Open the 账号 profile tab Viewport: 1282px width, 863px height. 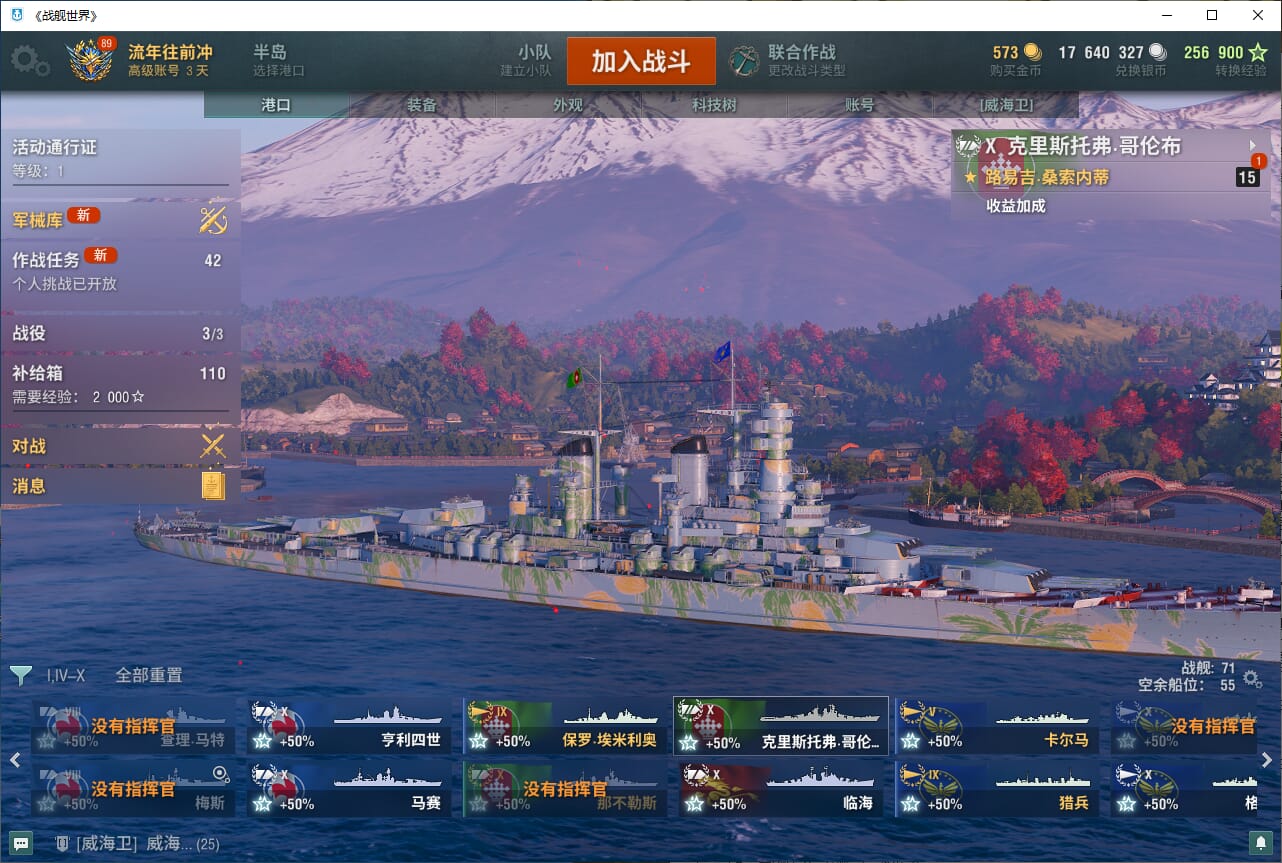point(859,105)
